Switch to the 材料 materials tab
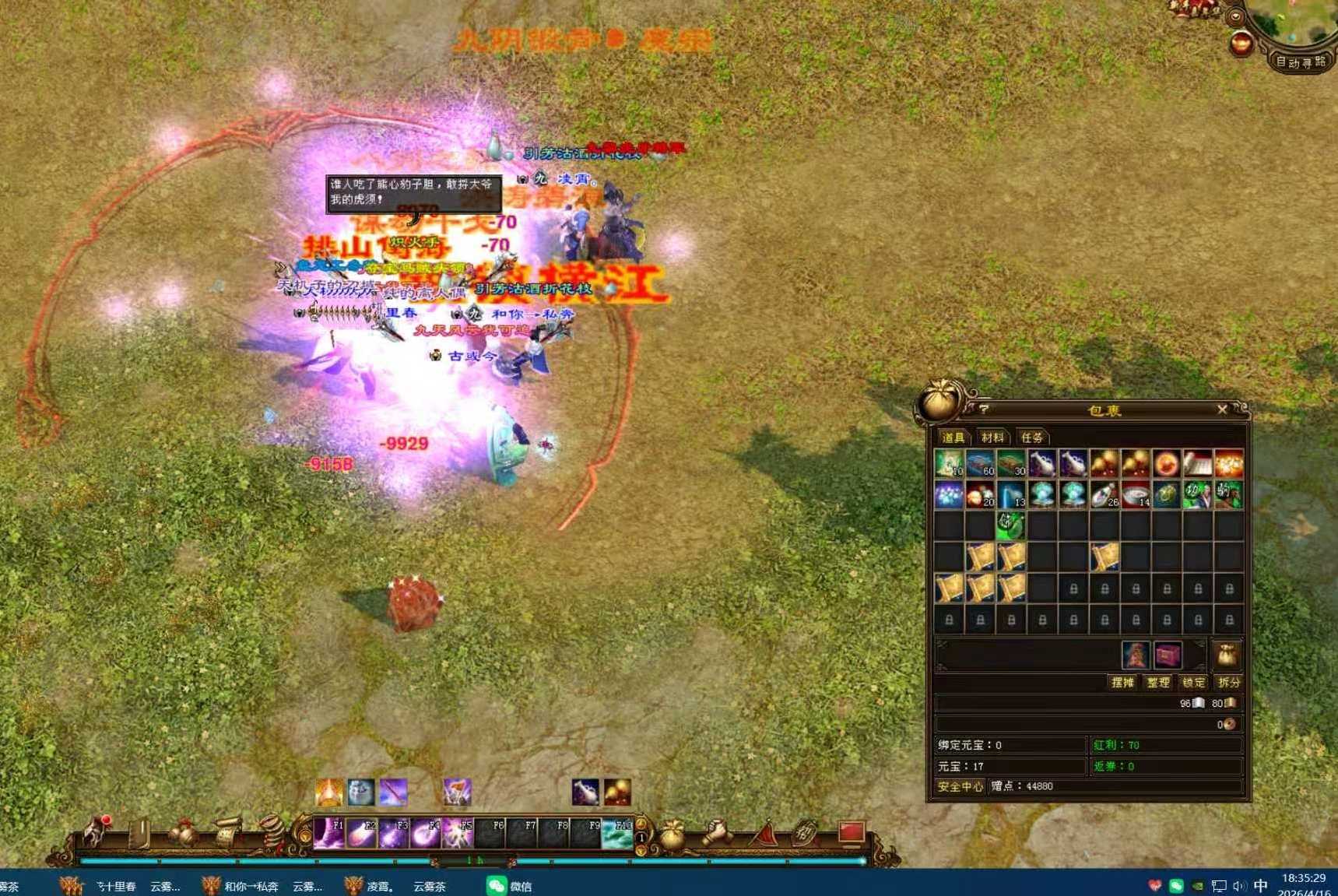Image resolution: width=1338 pixels, height=896 pixels. tap(992, 437)
